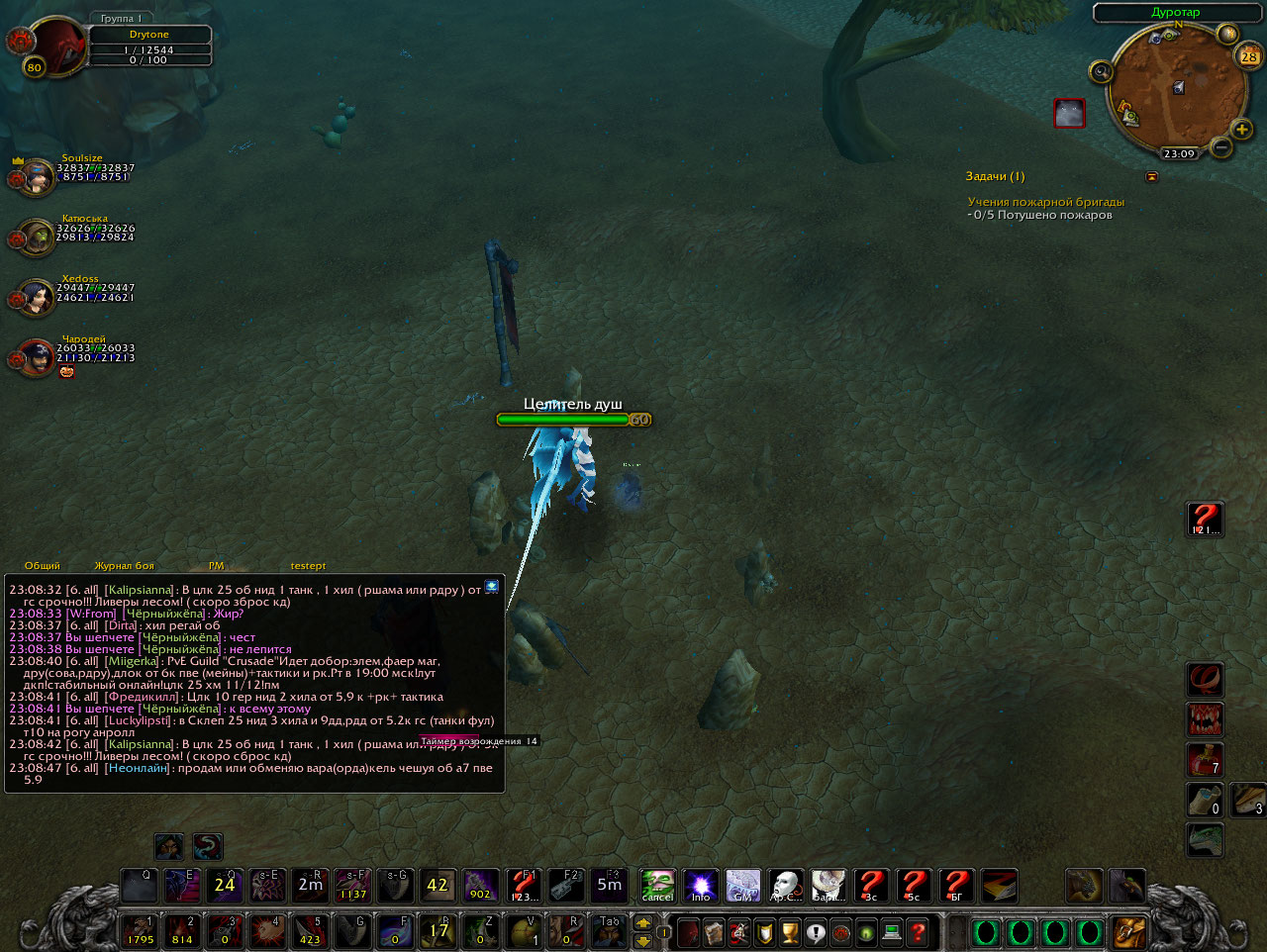Click the grey cloud debuff icon
The width and height of the screenshot is (1267, 952).
pos(1069,114)
